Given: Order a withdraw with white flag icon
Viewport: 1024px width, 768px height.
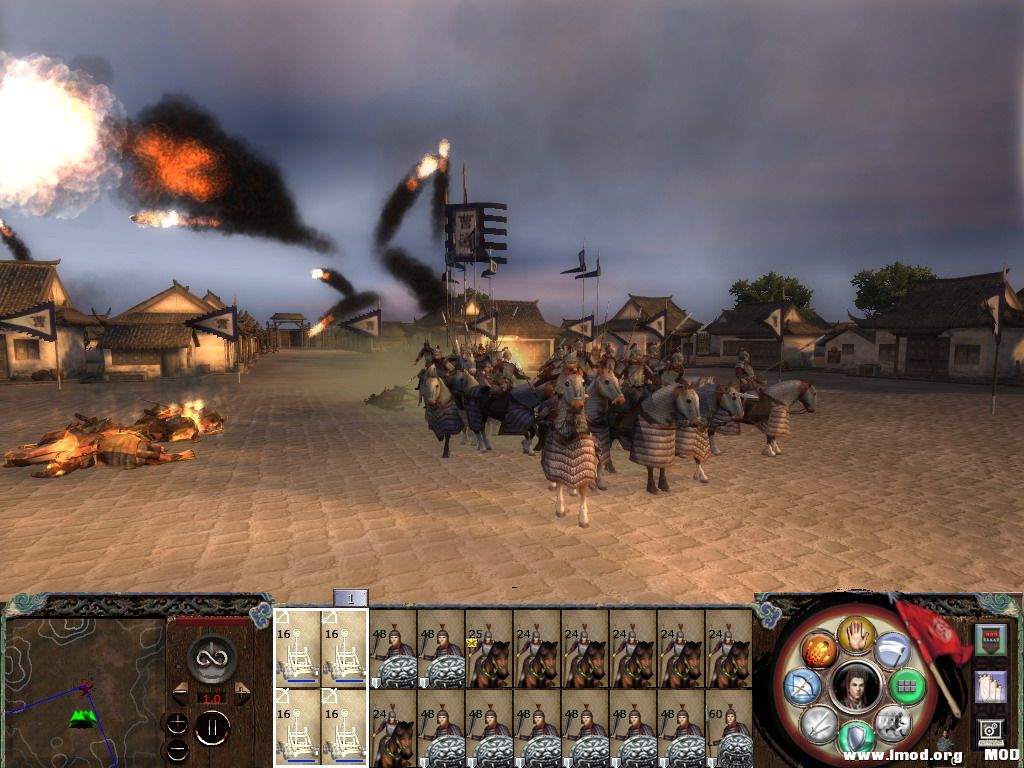Looking at the screenshot, I should point(893,651).
